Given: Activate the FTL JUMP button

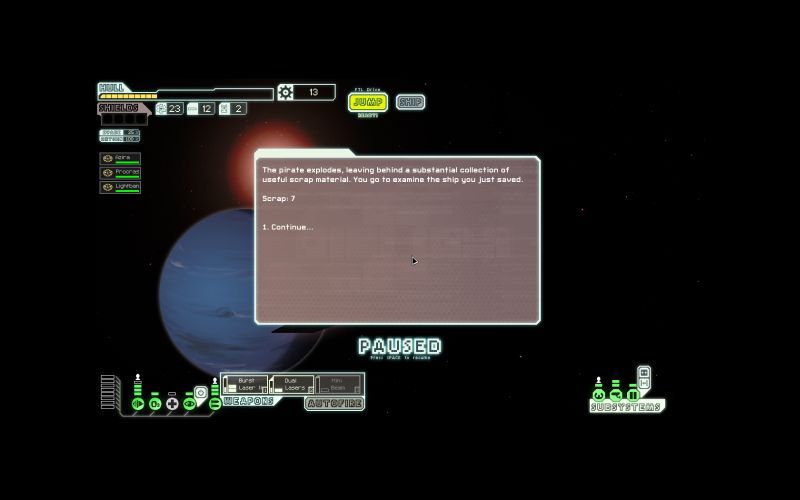Looking at the screenshot, I should click(x=368, y=102).
